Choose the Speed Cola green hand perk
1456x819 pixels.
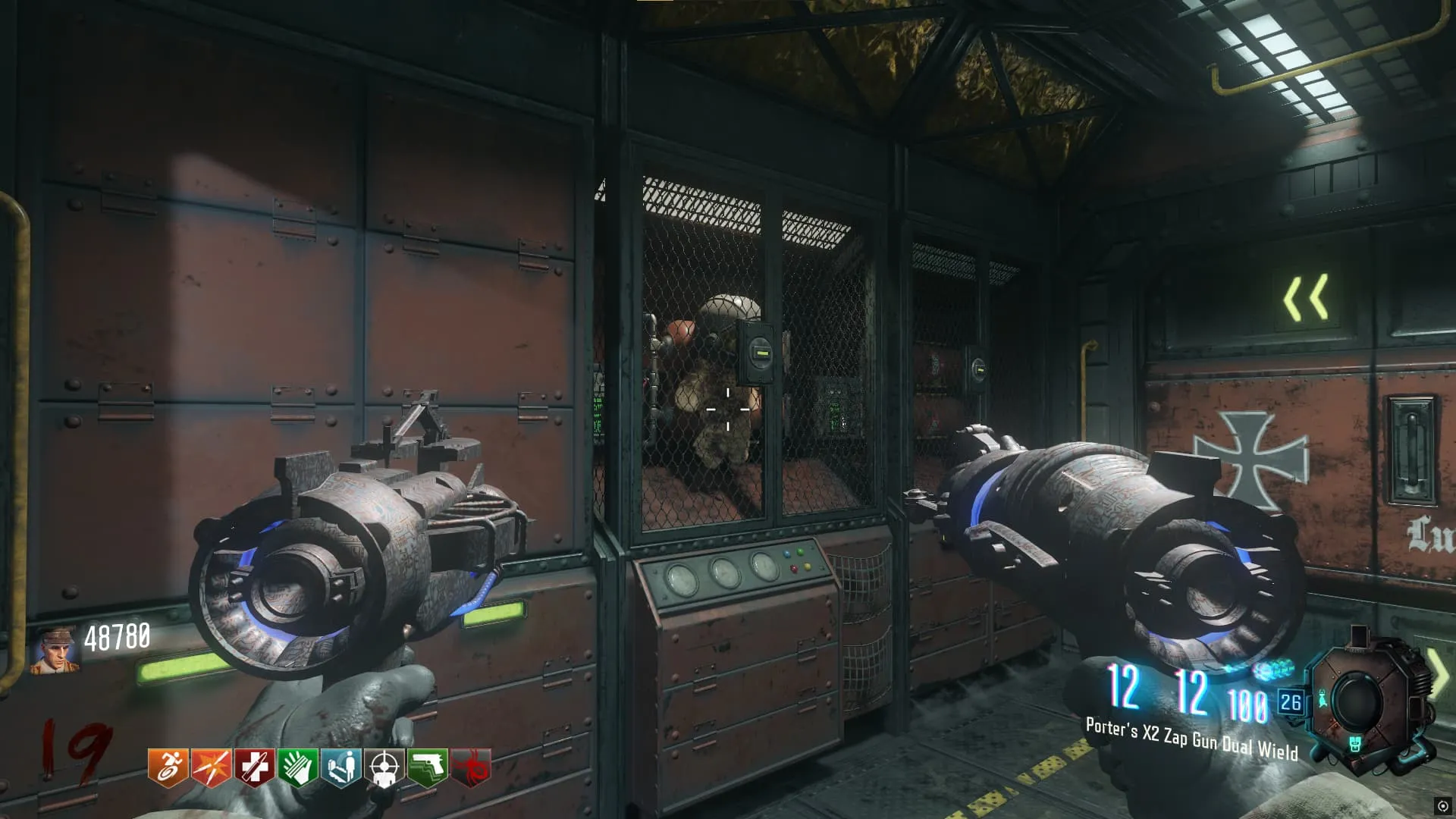298,767
